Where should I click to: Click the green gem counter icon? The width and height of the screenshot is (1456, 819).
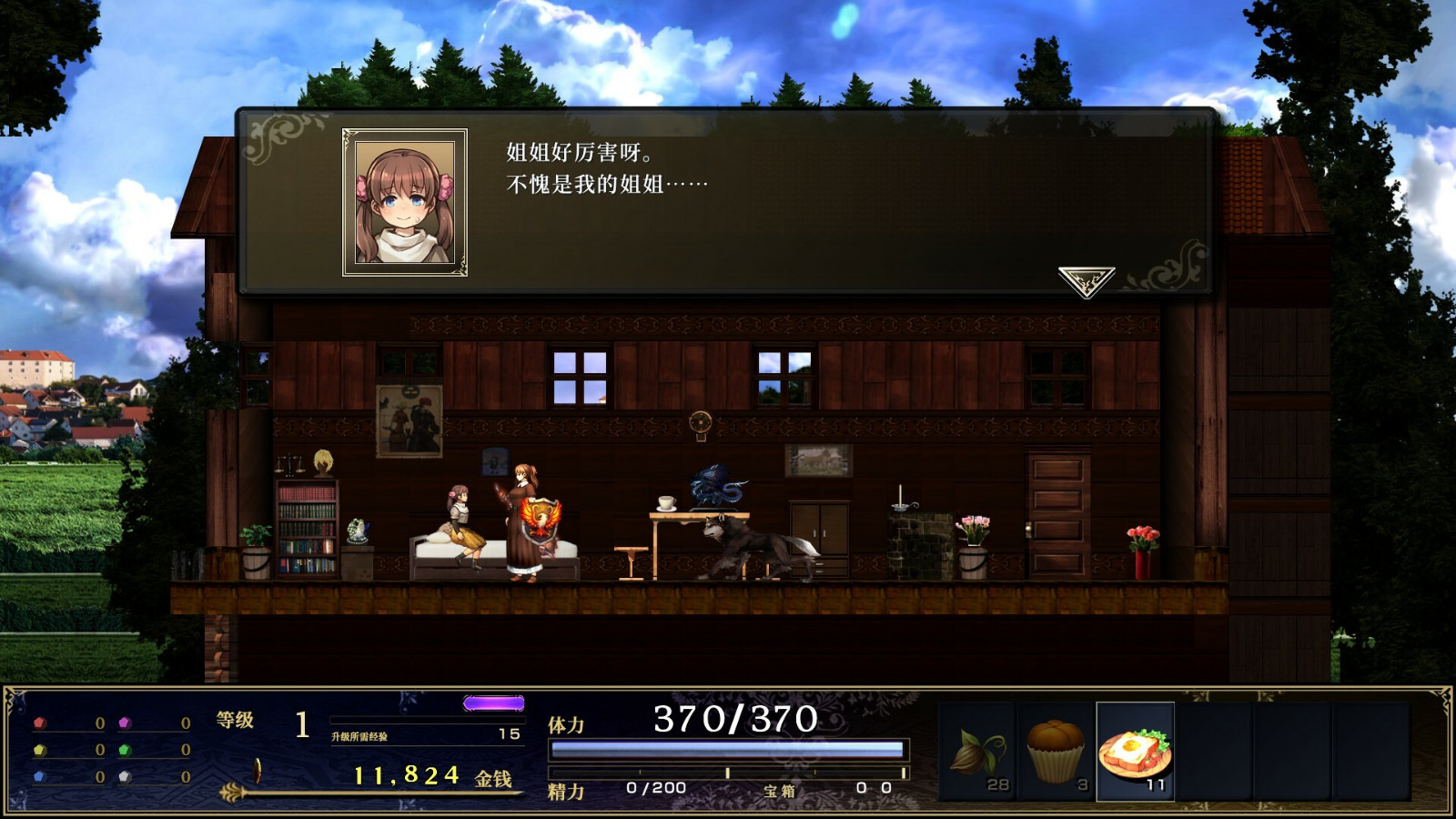tap(124, 750)
